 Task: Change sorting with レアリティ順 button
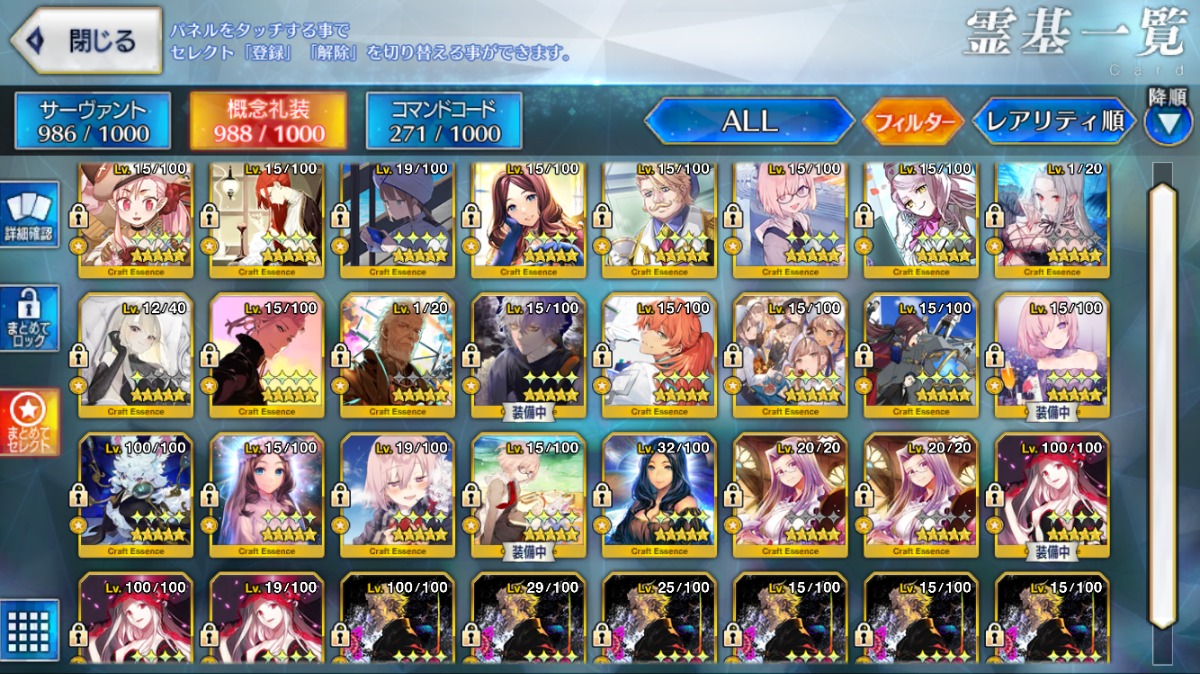click(x=1054, y=121)
